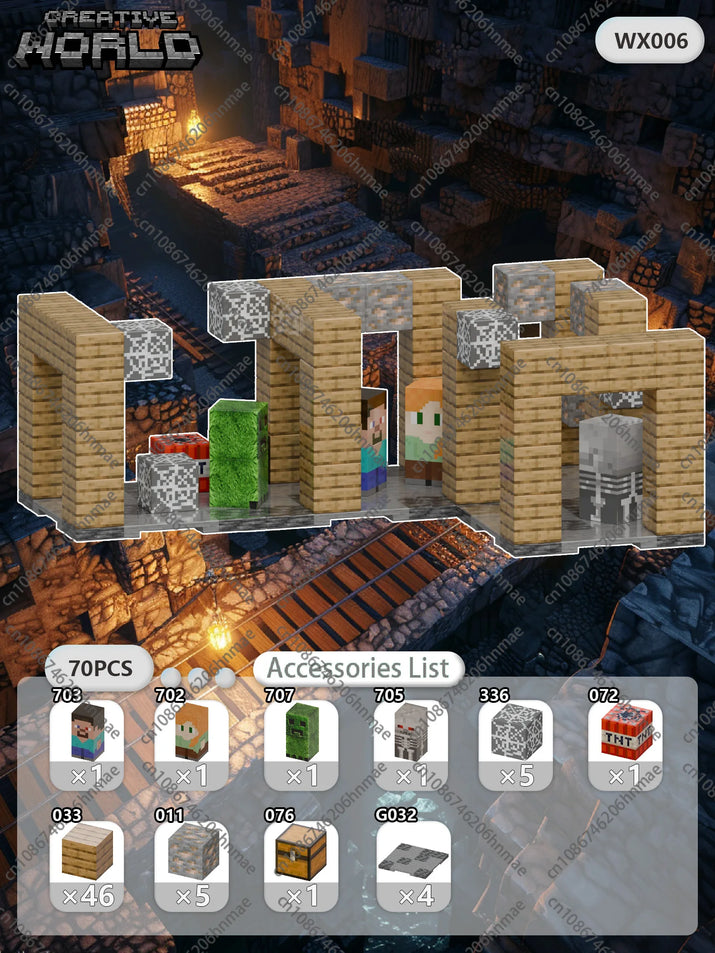
Task: Choose the green Creeper accessory tile
Action: pyautogui.click(x=301, y=744)
